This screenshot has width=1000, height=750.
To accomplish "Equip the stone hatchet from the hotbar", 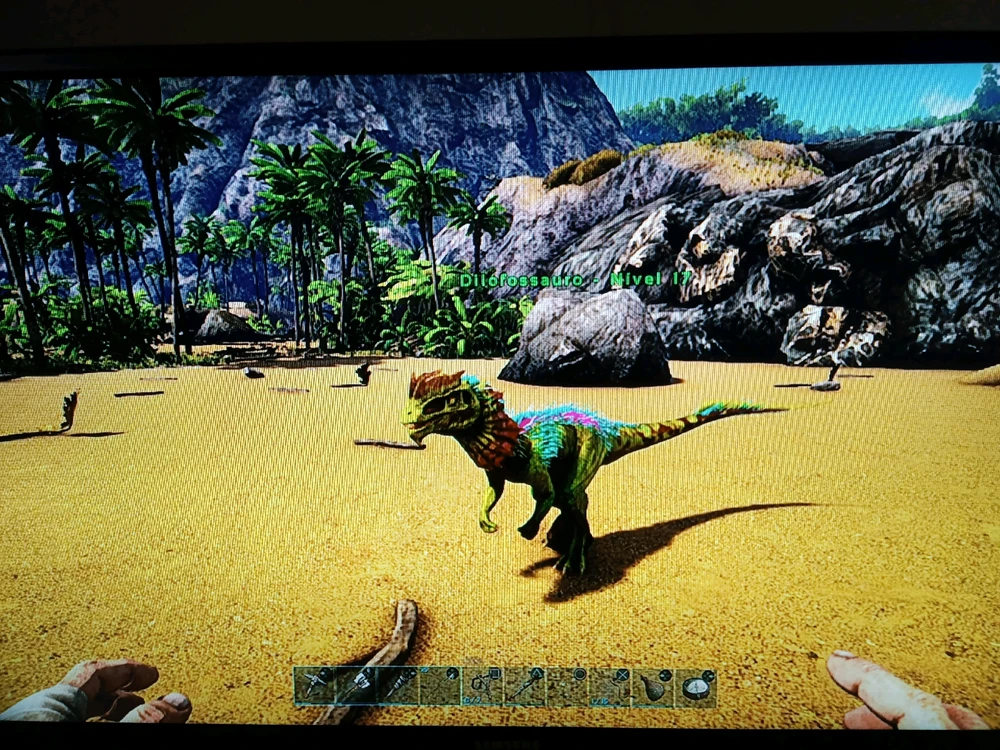I will [x=356, y=685].
